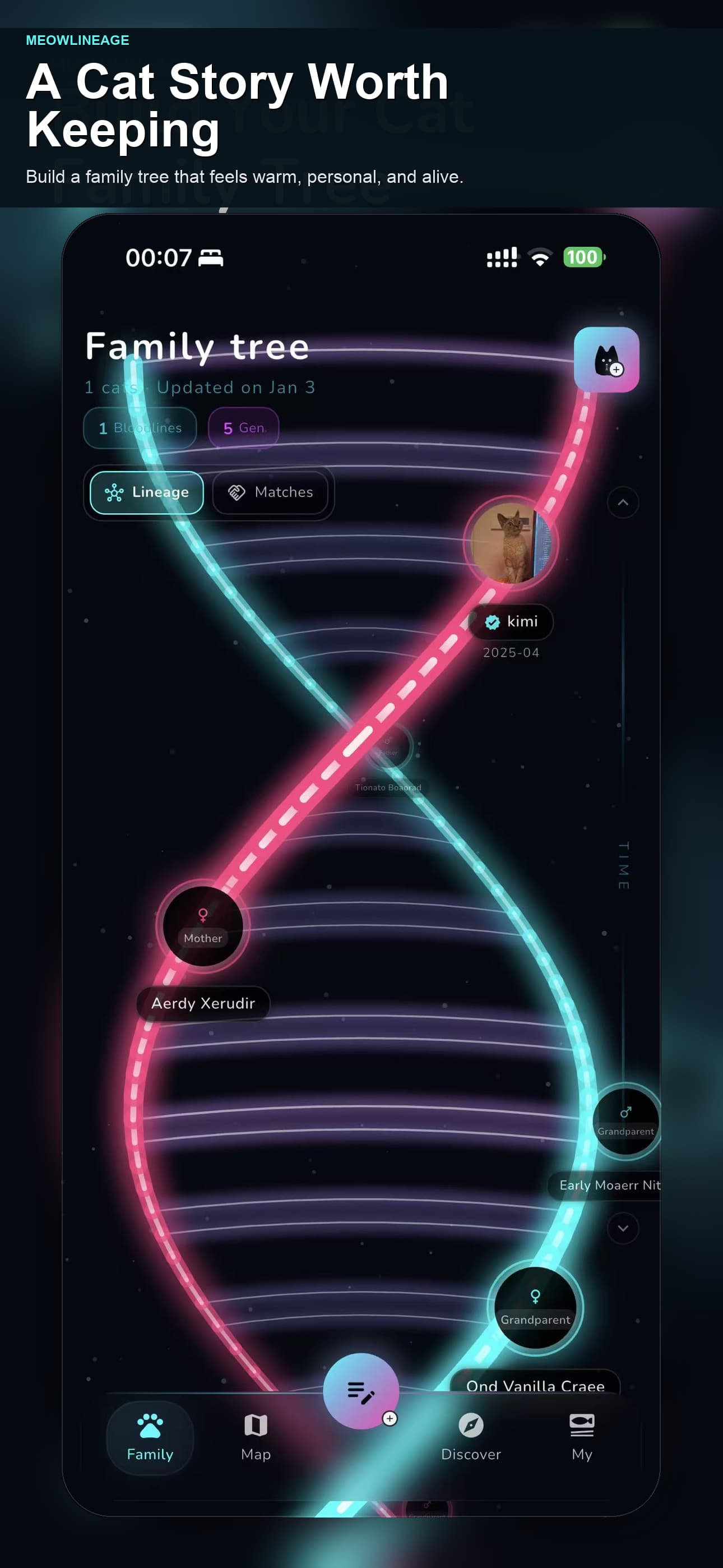723x1568 pixels.
Task: Switch to the Matches view
Action: [x=271, y=492]
